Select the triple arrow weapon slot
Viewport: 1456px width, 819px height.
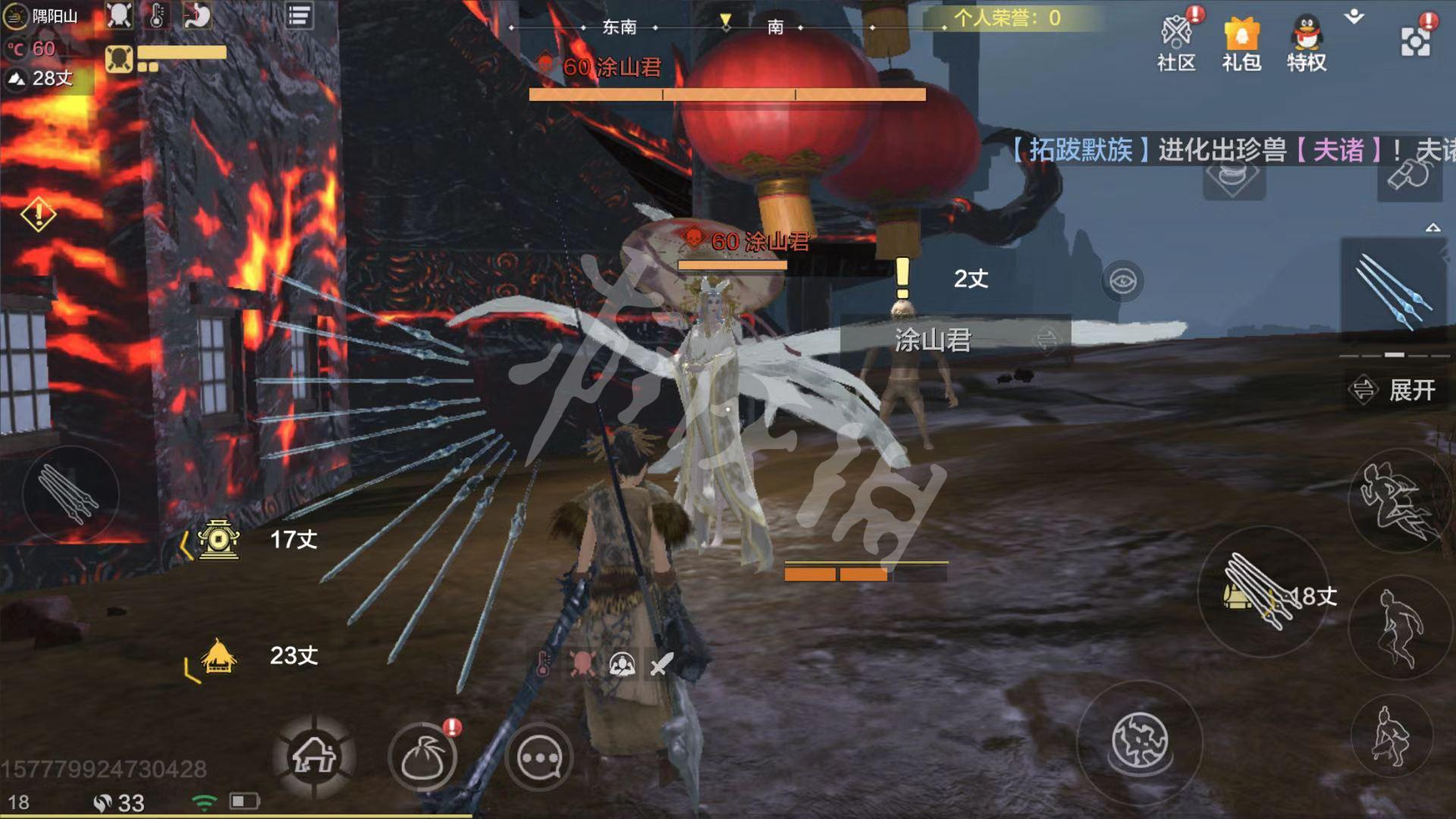(1394, 292)
